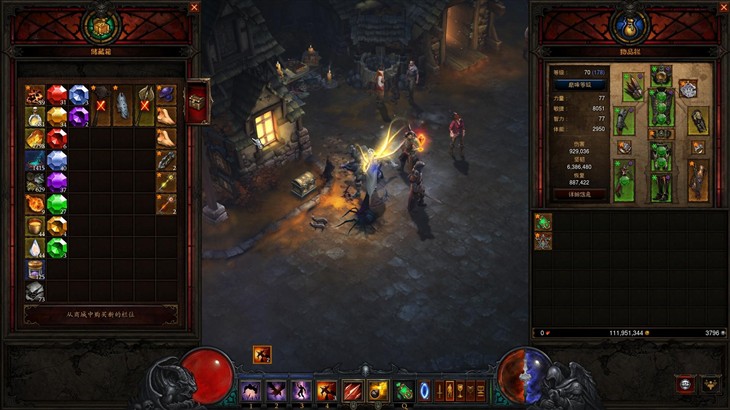
Task: Select the red ruby stack numbered 31
Action: coord(57,95)
